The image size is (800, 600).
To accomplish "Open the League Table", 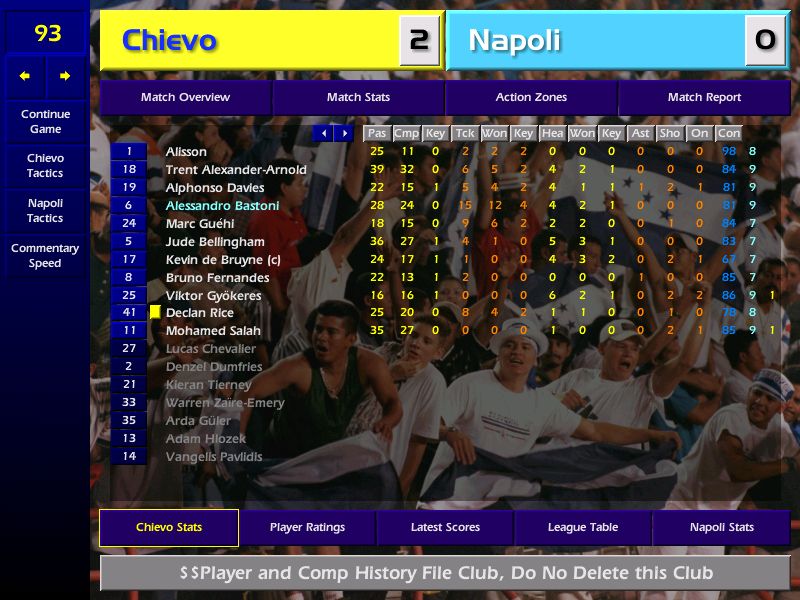I will coord(583,528).
